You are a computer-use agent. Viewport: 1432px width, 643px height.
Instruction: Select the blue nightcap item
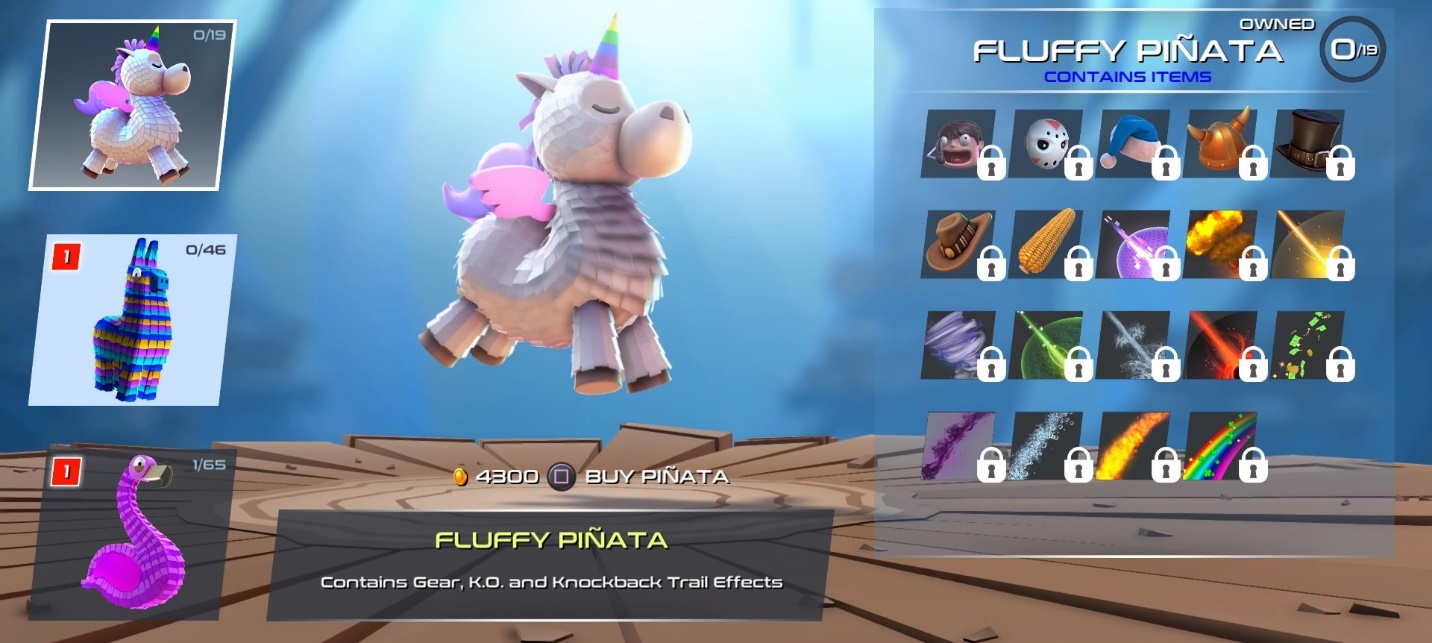pos(1133,144)
